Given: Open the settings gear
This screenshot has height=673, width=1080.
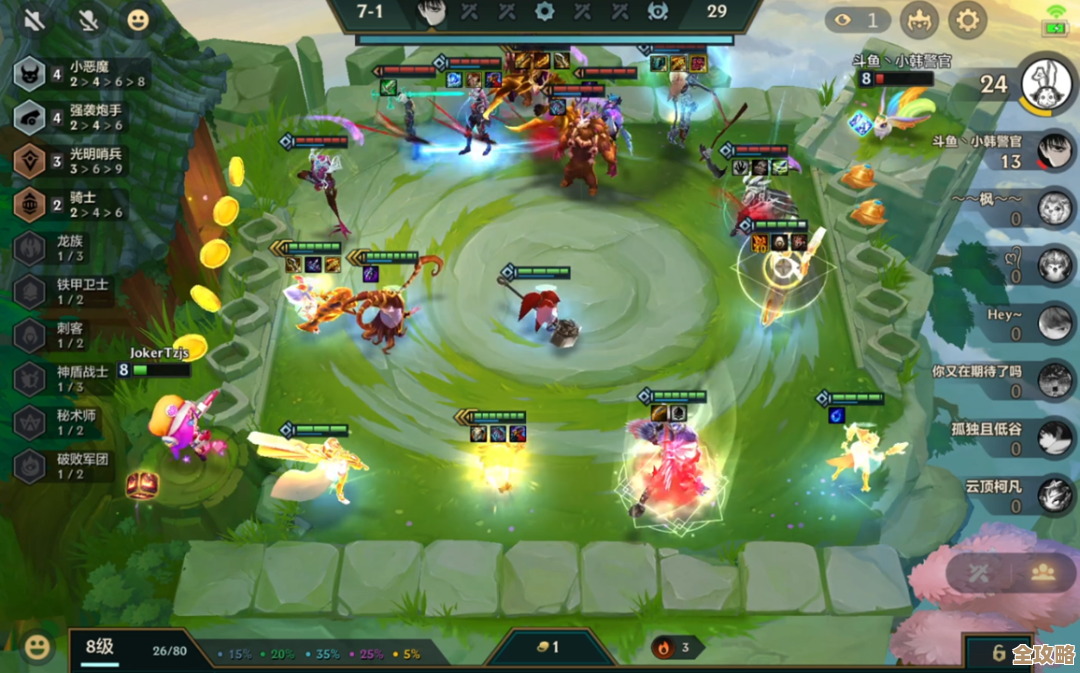Looking at the screenshot, I should pos(966,19).
